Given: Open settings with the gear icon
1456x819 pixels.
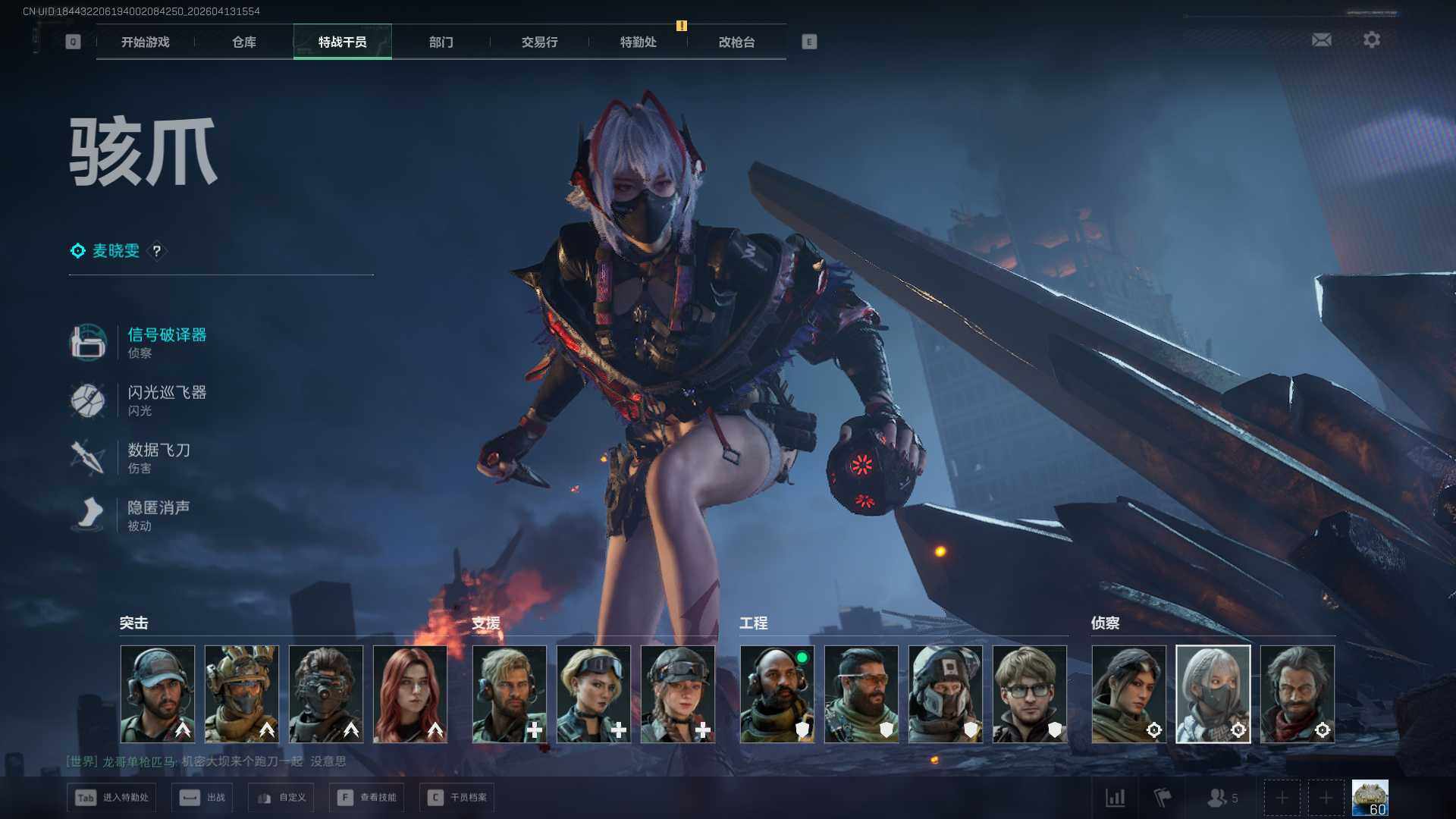Looking at the screenshot, I should pos(1371,39).
